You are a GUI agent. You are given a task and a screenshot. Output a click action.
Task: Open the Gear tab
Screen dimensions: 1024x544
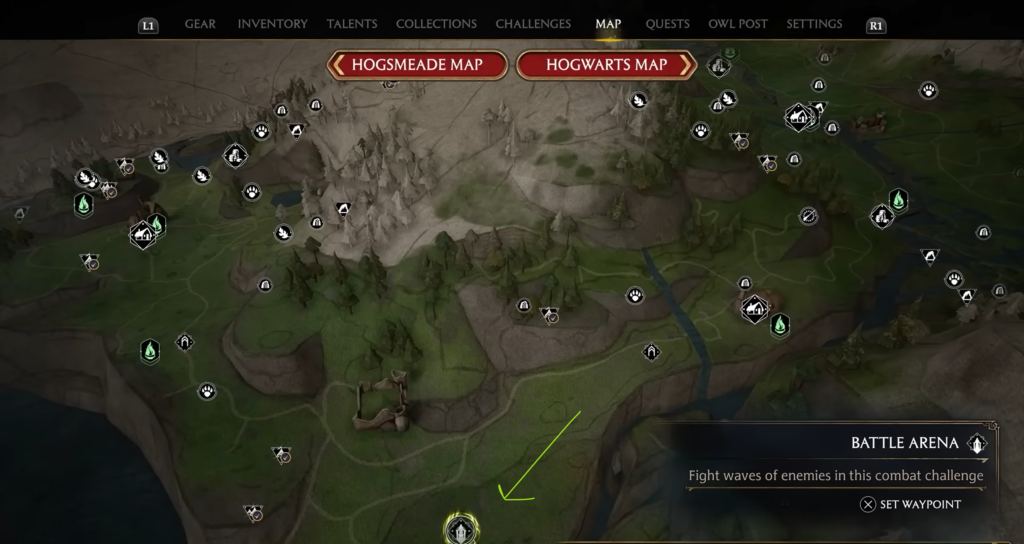(x=202, y=24)
